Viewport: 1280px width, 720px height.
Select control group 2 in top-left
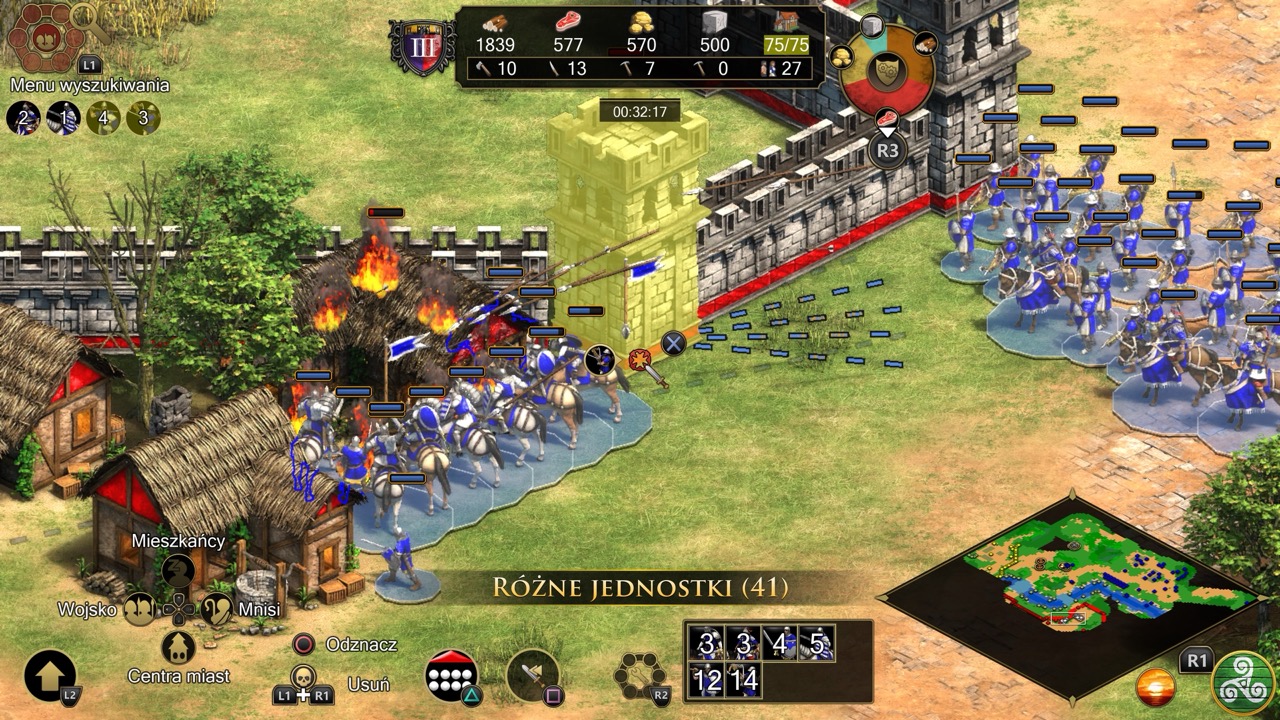(x=22, y=118)
